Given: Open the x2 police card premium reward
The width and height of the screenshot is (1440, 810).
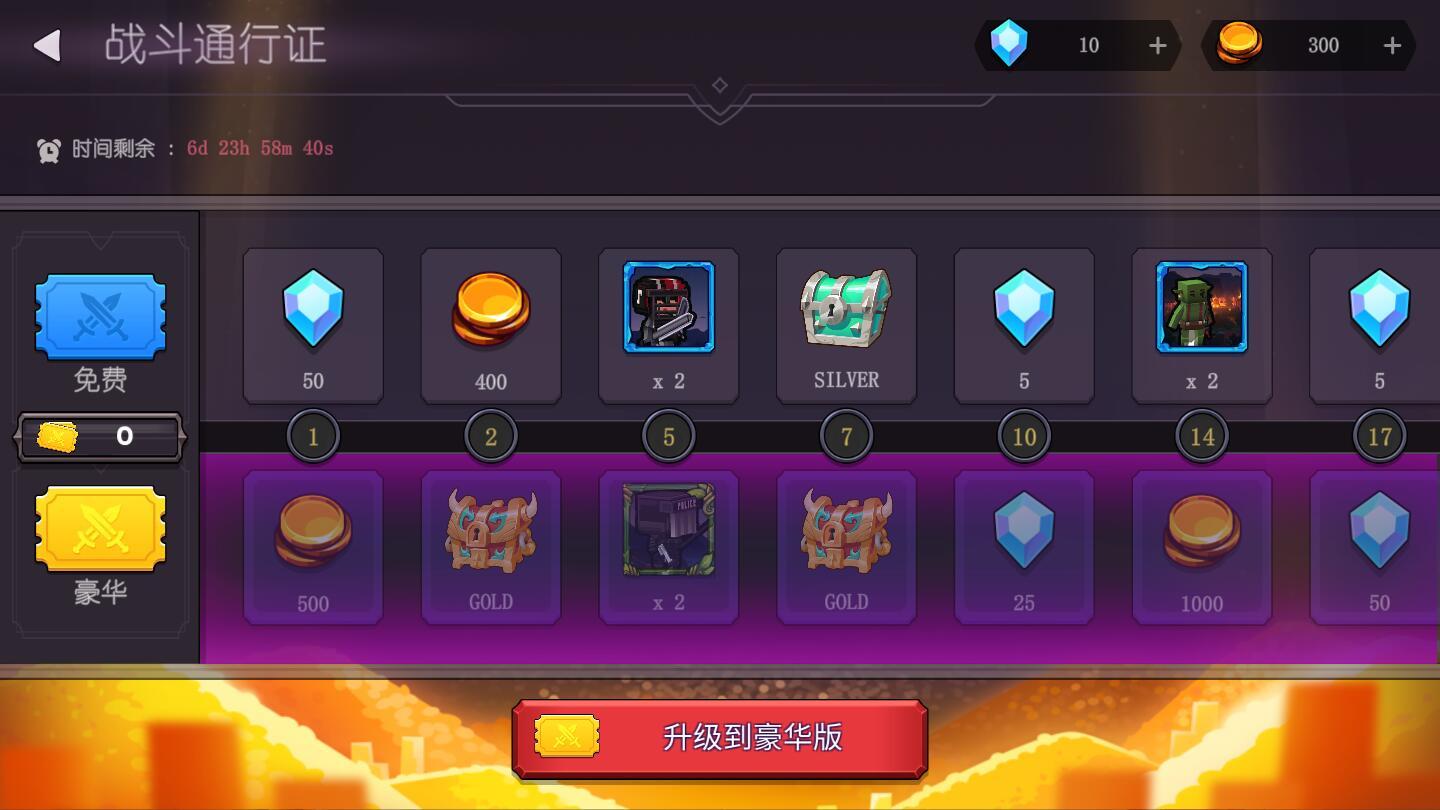Looking at the screenshot, I should [x=668, y=547].
